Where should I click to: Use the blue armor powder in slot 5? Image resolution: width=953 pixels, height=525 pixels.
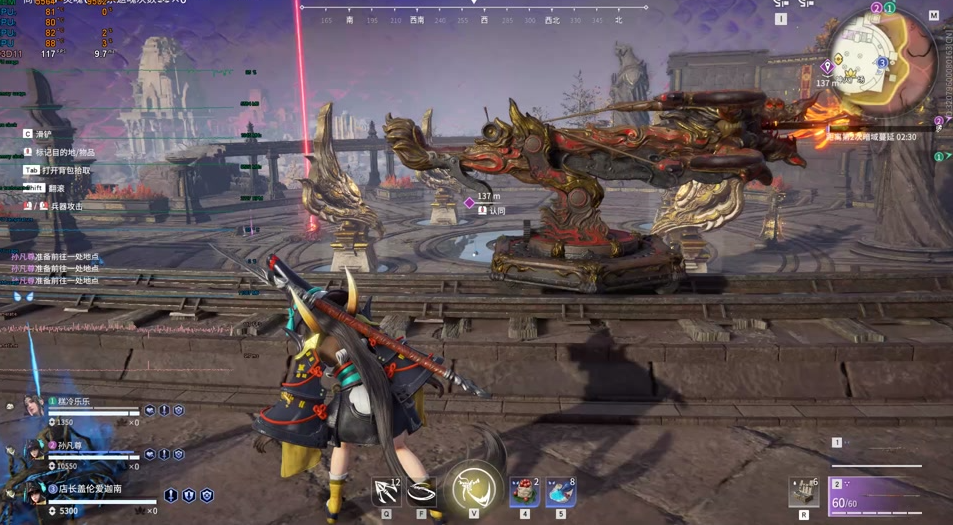560,491
